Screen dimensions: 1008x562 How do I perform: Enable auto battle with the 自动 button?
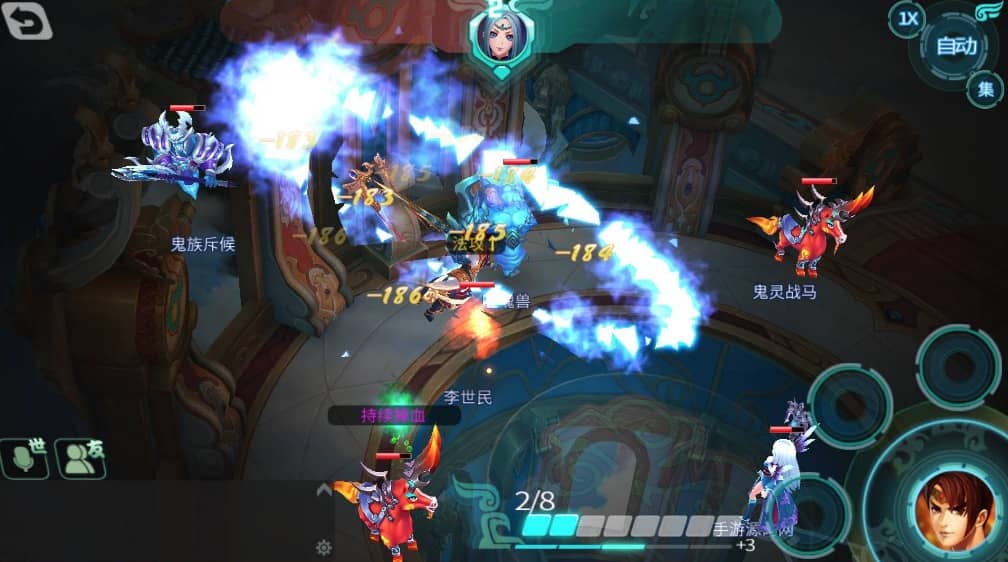(x=957, y=46)
